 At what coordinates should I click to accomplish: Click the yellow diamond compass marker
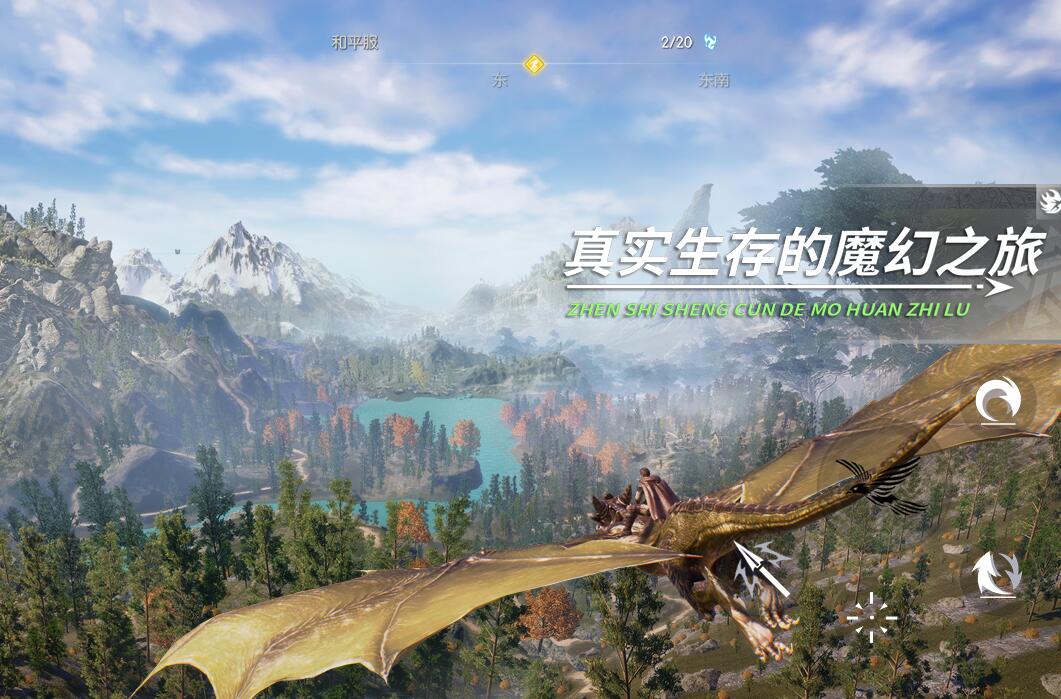click(x=535, y=65)
